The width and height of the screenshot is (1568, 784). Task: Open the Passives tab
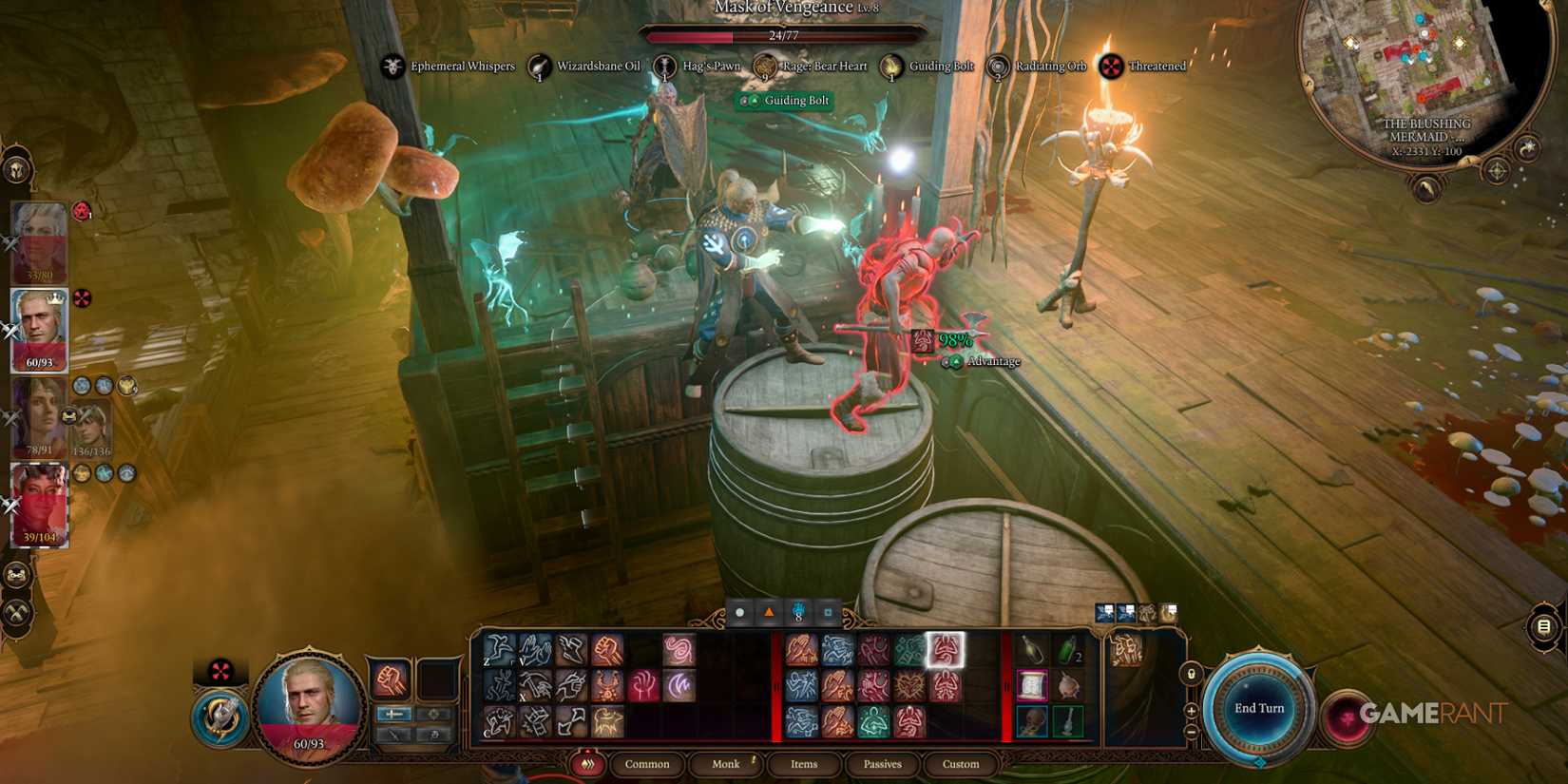pos(881,763)
